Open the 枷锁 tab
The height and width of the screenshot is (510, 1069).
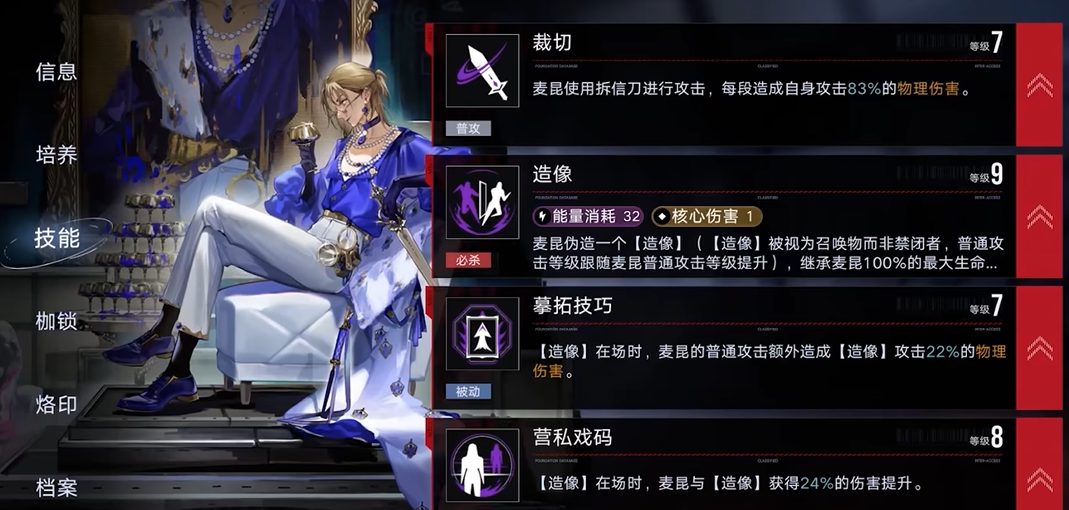56,321
